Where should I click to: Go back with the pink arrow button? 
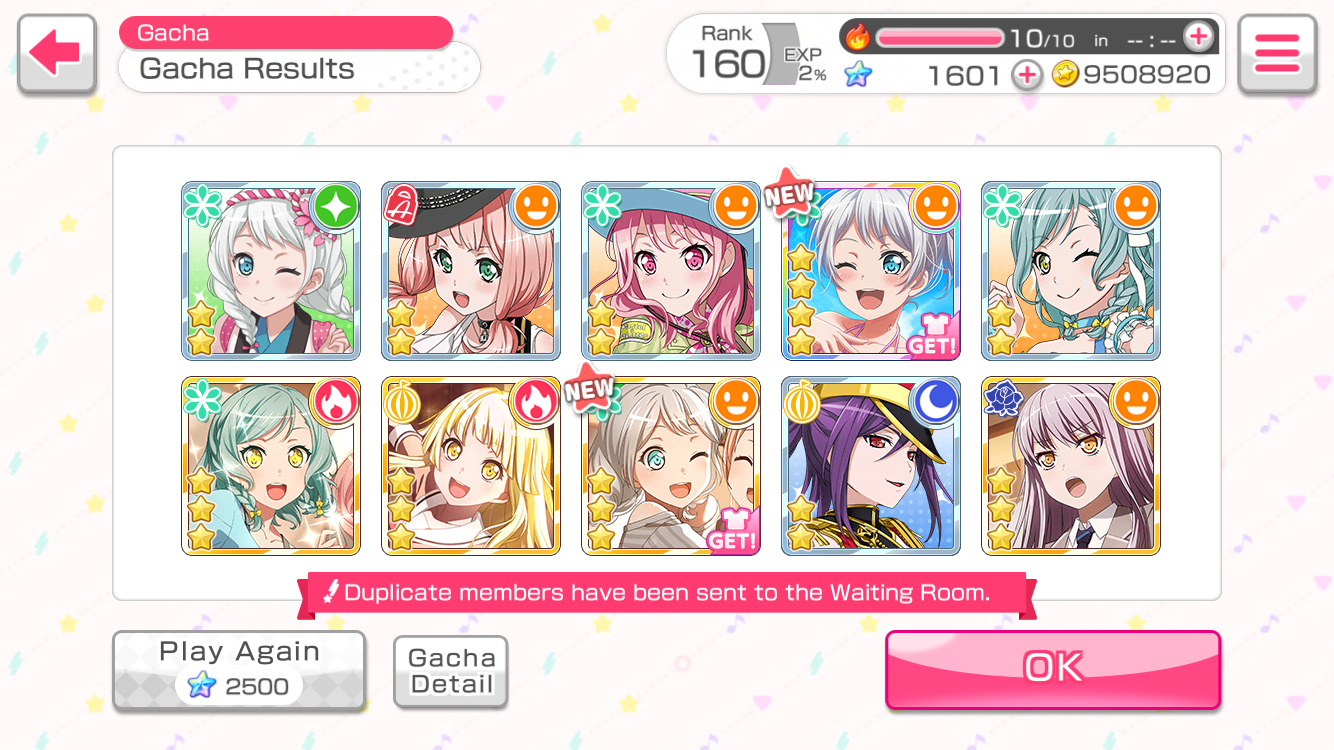coord(56,54)
